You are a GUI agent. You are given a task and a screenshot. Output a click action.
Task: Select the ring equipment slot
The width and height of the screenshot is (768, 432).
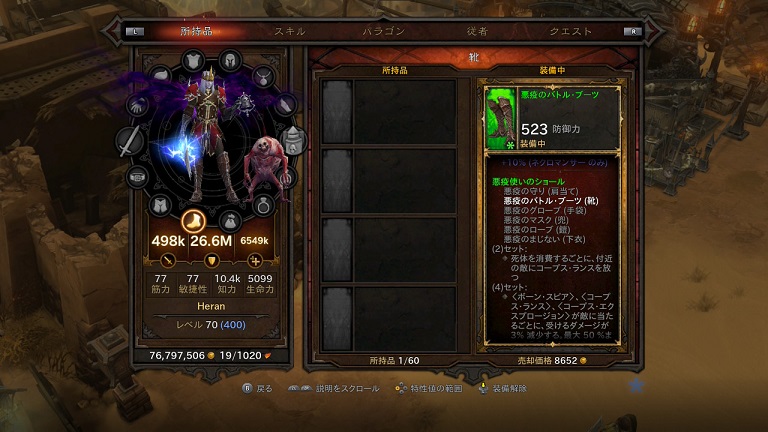(262, 206)
